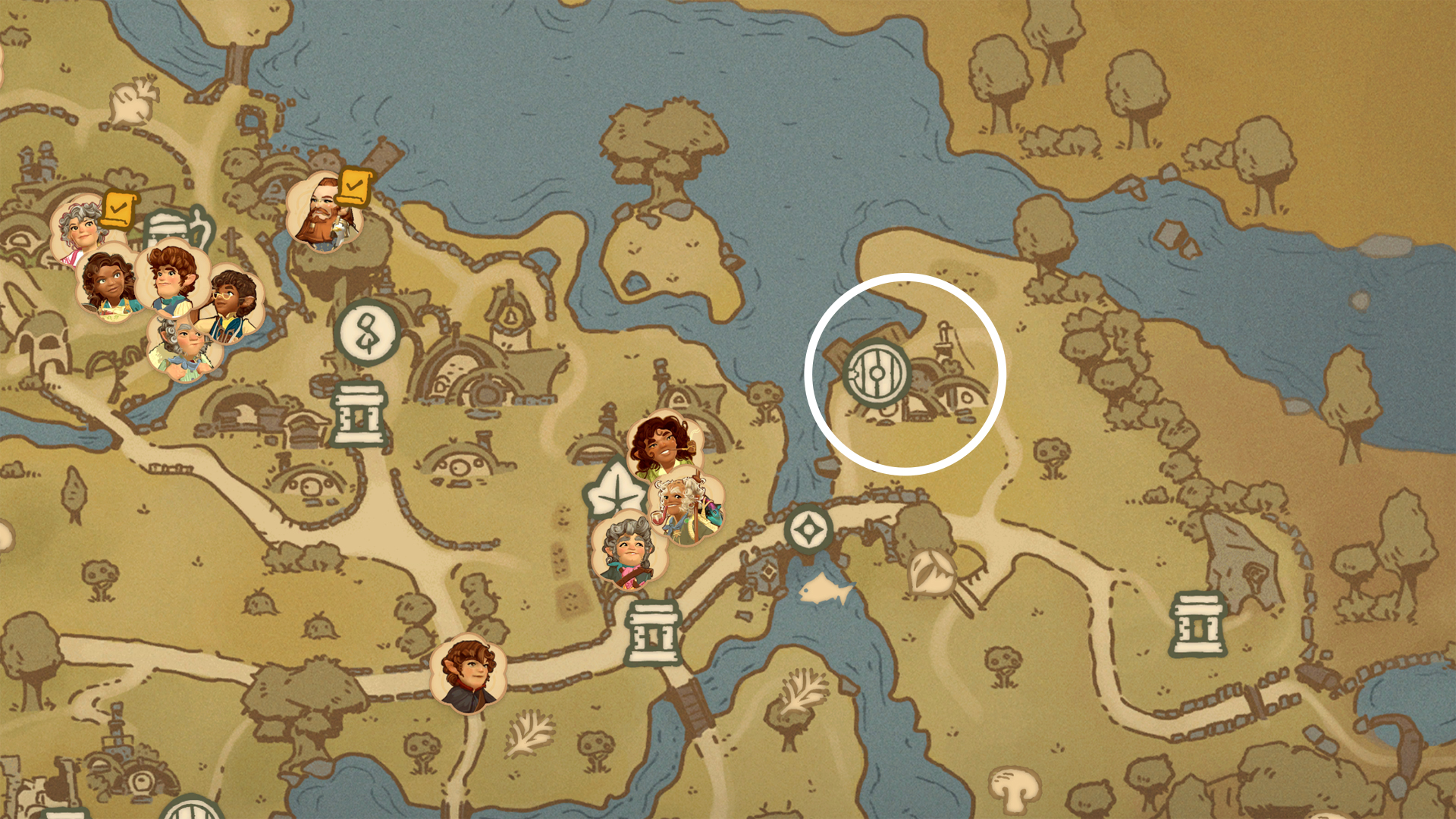The height and width of the screenshot is (819, 1456).
Task: Select the compass diamond marker on the bridge
Action: pos(808,529)
